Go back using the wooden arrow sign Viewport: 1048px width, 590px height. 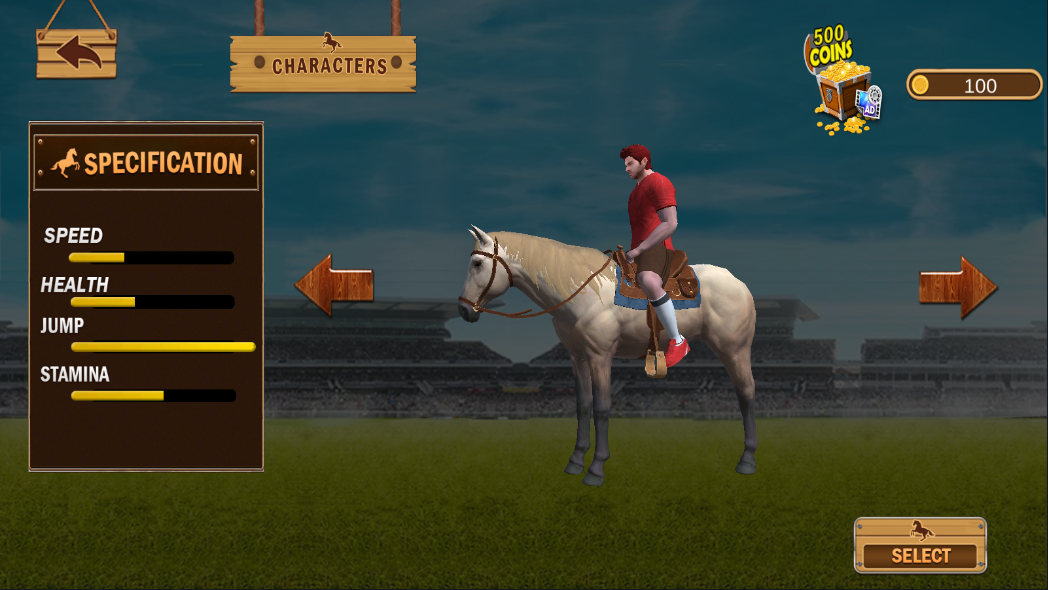coord(77,53)
